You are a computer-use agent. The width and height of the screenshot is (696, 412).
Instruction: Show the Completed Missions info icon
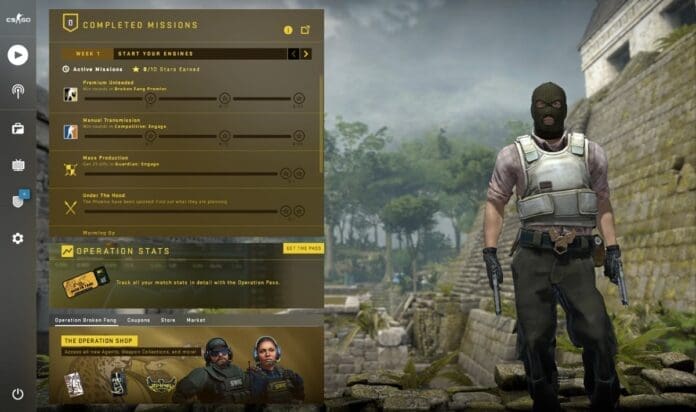[x=288, y=30]
